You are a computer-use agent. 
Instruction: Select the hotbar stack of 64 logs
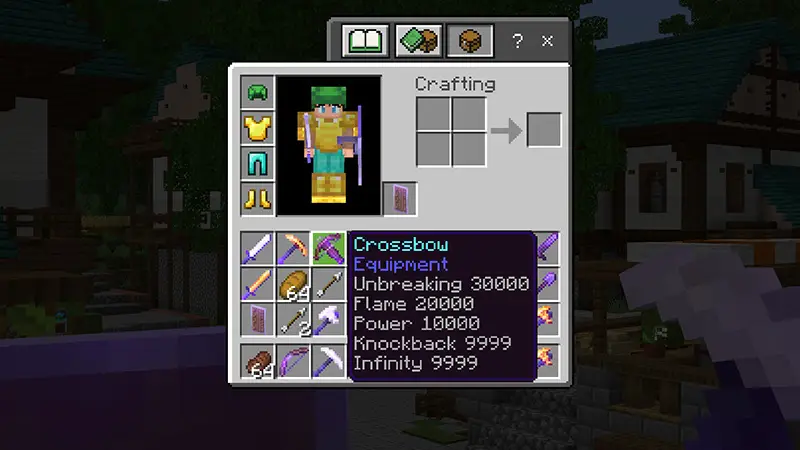[x=257, y=361]
